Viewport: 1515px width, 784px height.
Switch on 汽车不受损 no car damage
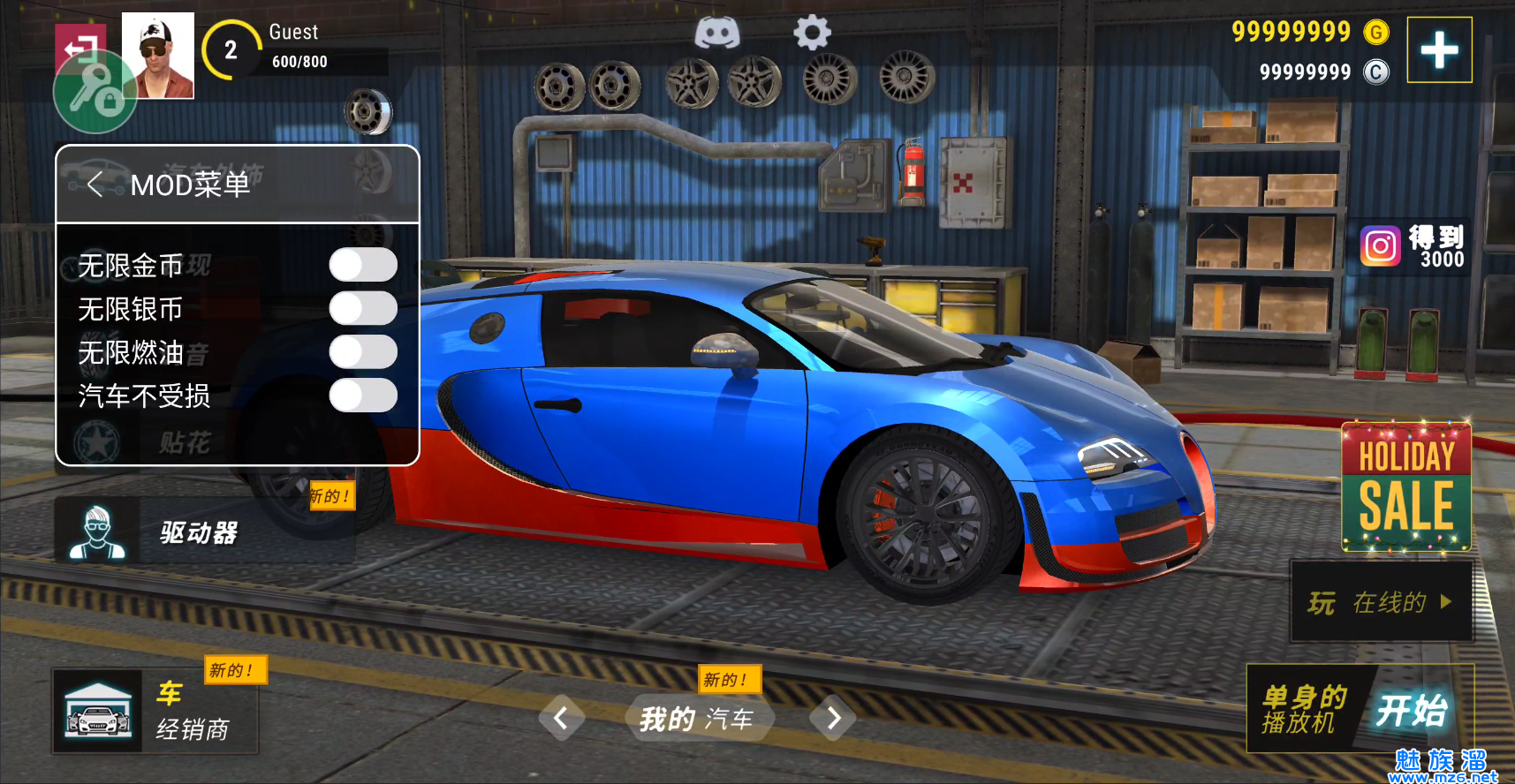[363, 396]
